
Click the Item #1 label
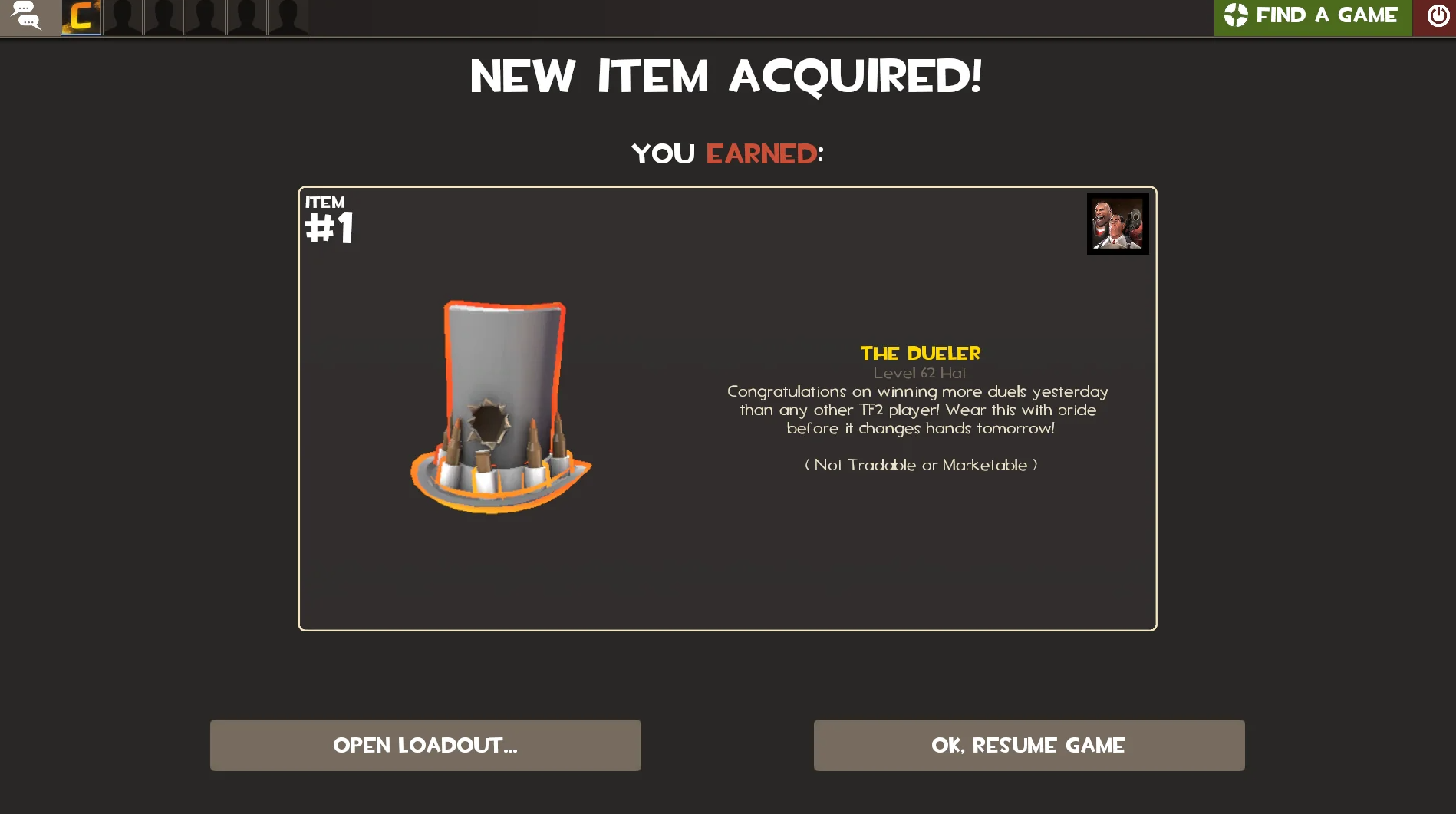[x=328, y=216]
